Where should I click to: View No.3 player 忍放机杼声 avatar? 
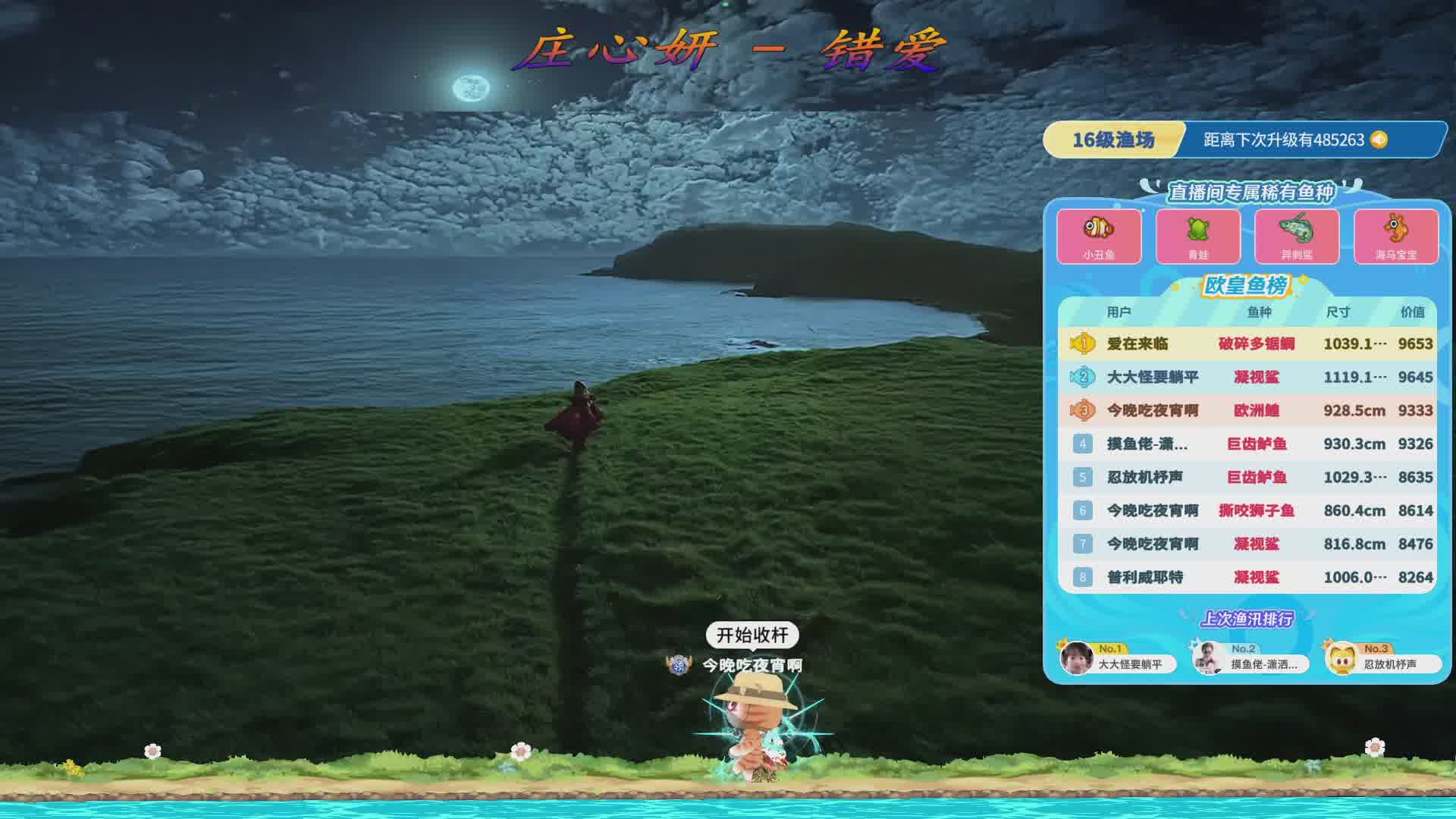click(x=1342, y=658)
